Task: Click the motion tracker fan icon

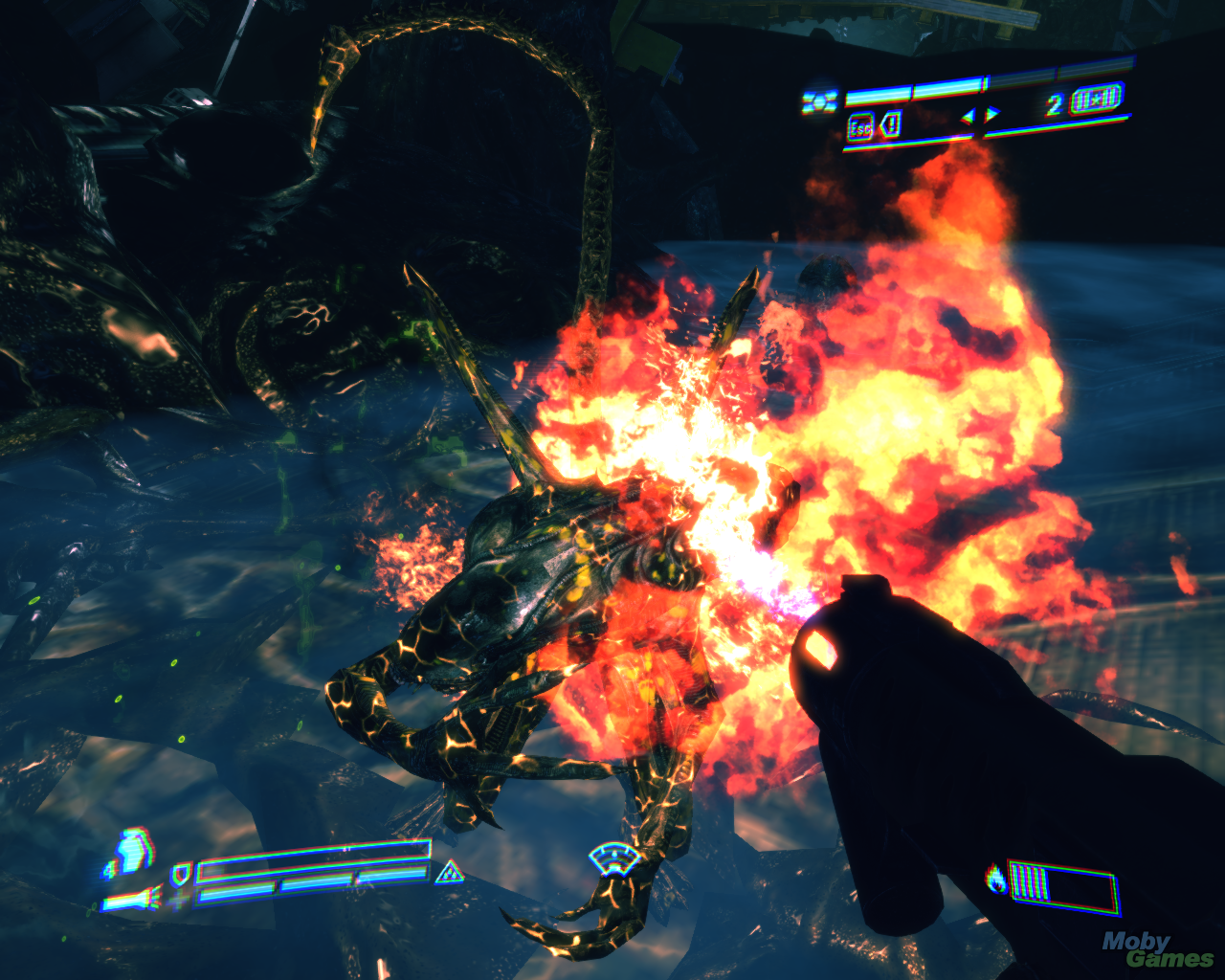Action: click(613, 858)
